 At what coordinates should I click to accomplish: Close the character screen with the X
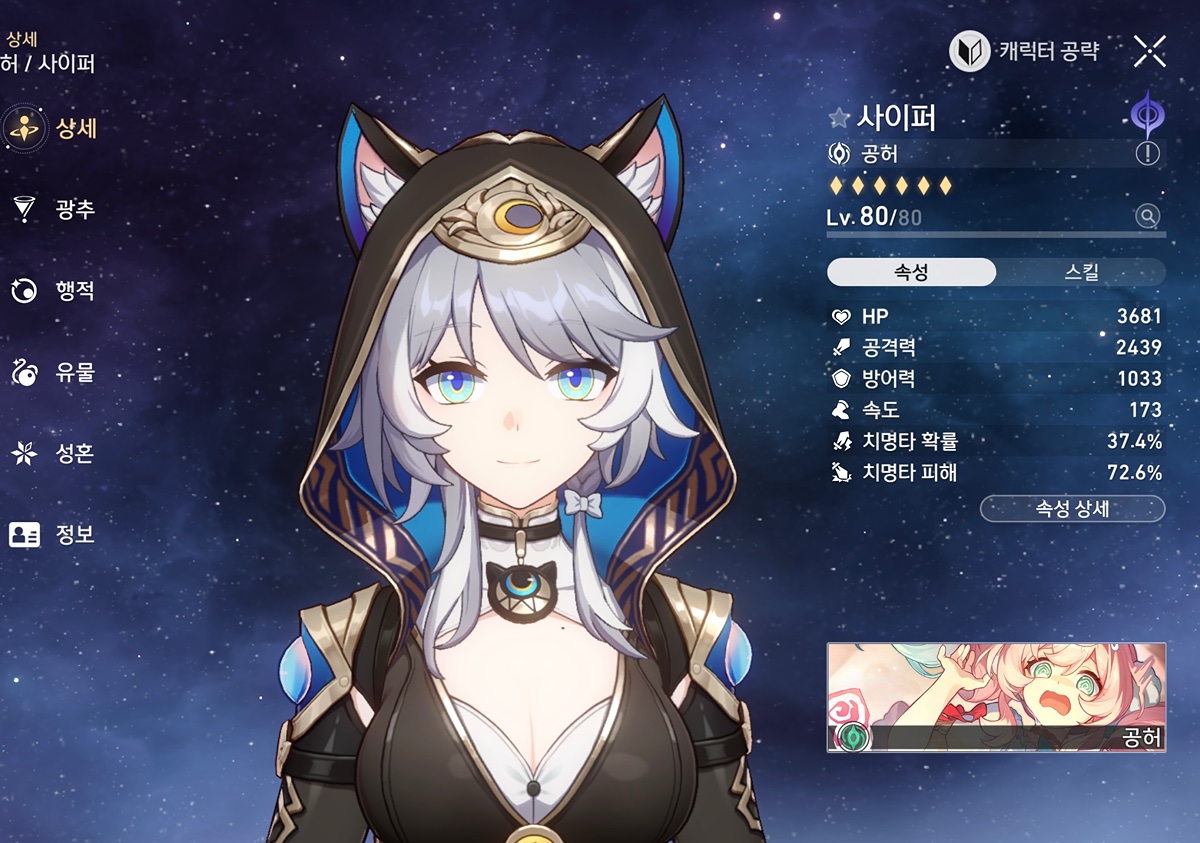tap(1150, 51)
